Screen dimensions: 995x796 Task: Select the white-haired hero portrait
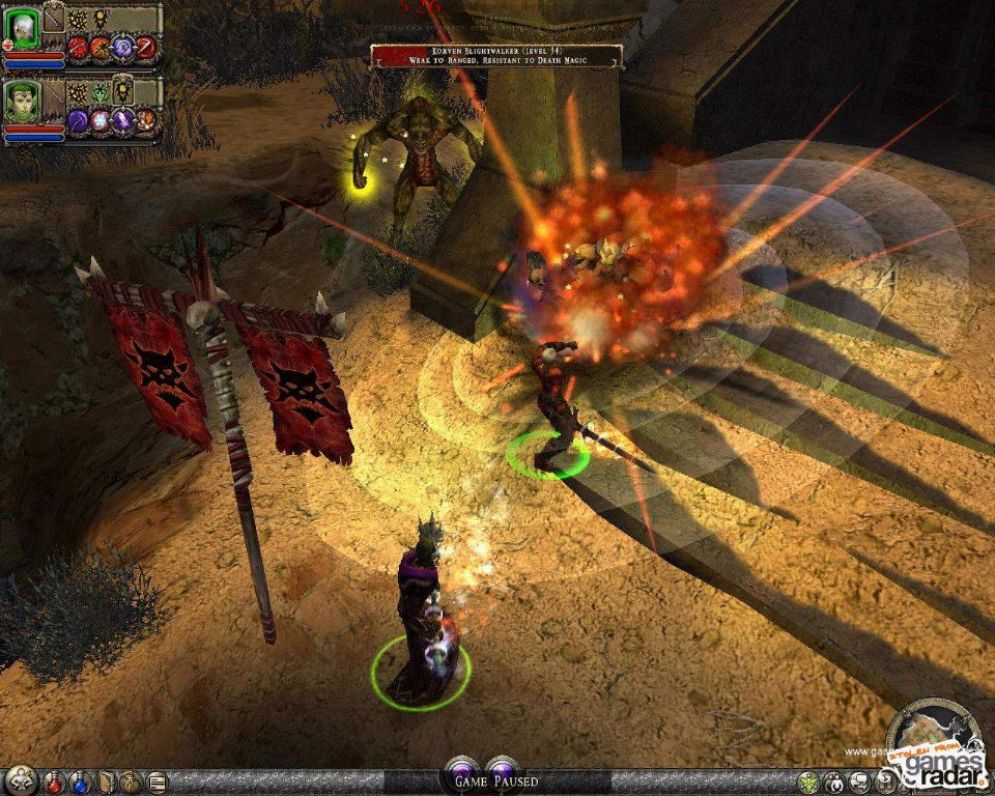pos(21,31)
